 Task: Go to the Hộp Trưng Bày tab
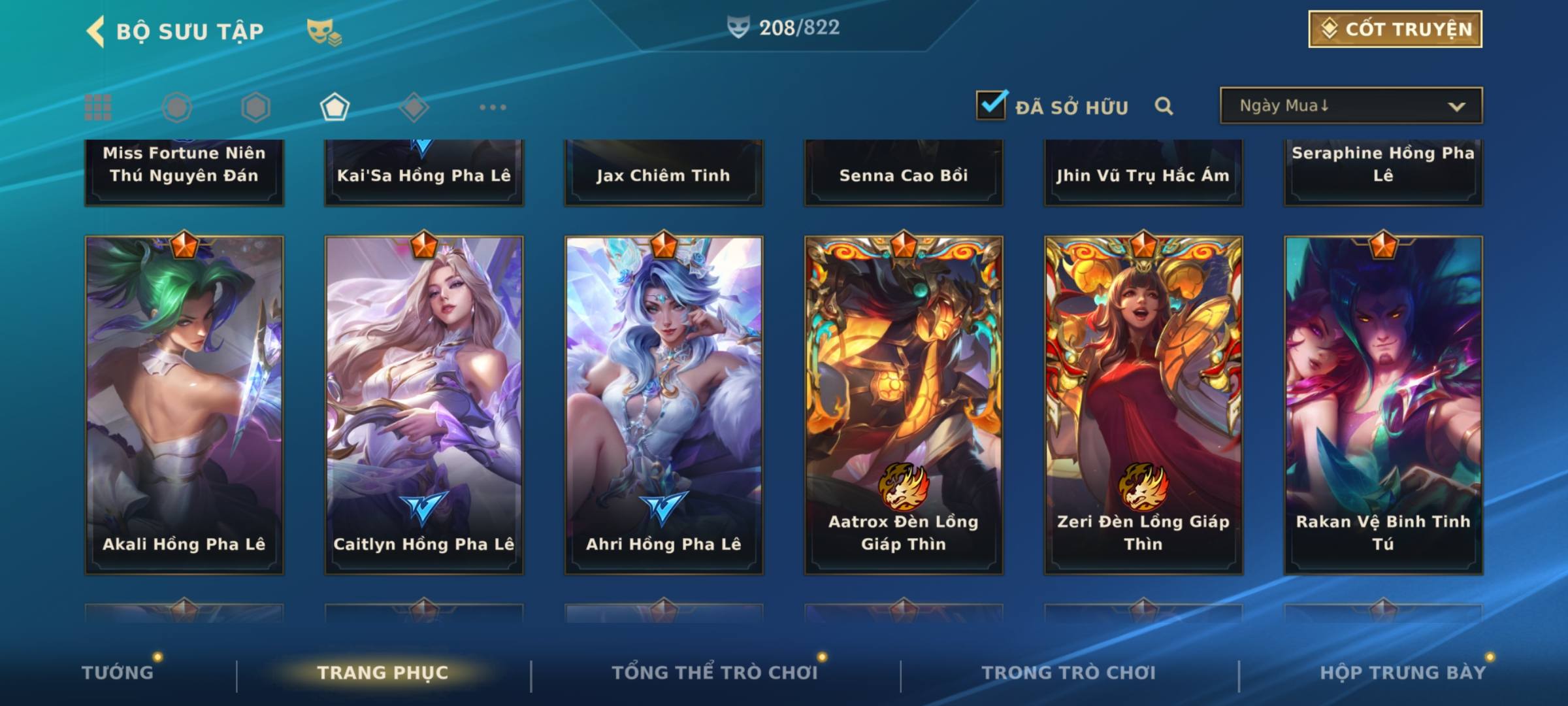tap(1402, 673)
